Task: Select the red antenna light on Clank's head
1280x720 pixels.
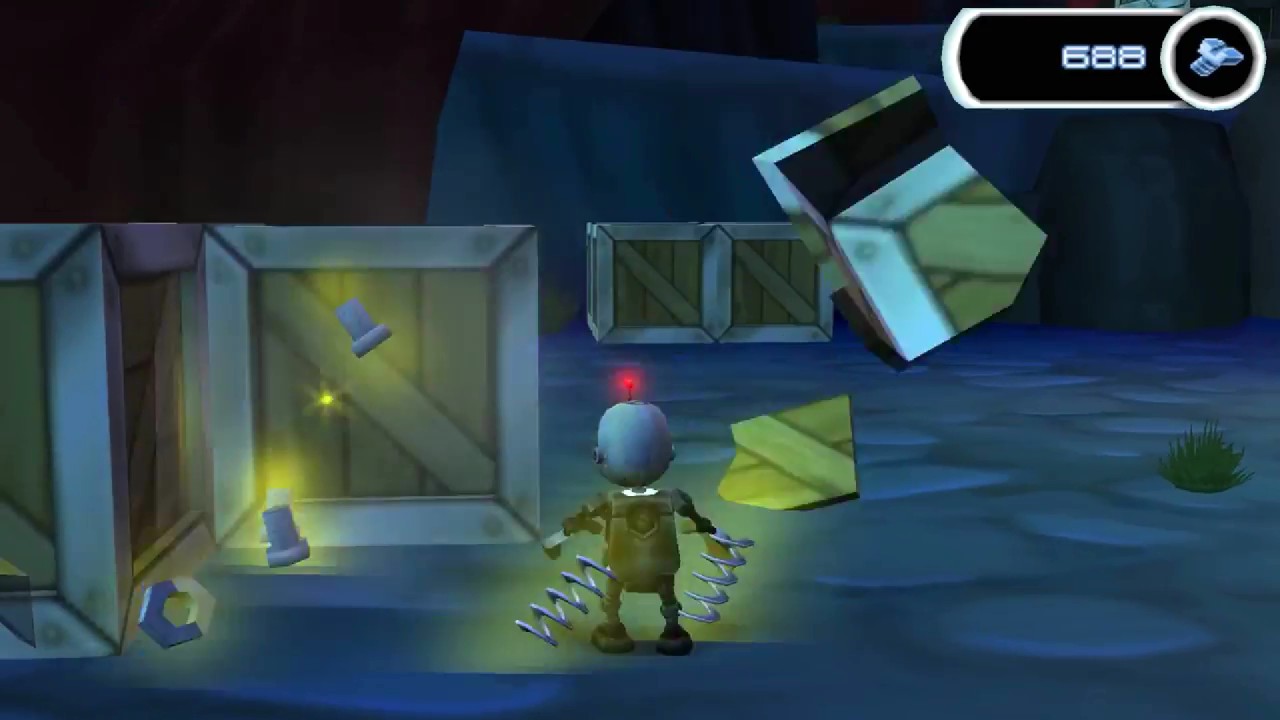Action: 629,381
